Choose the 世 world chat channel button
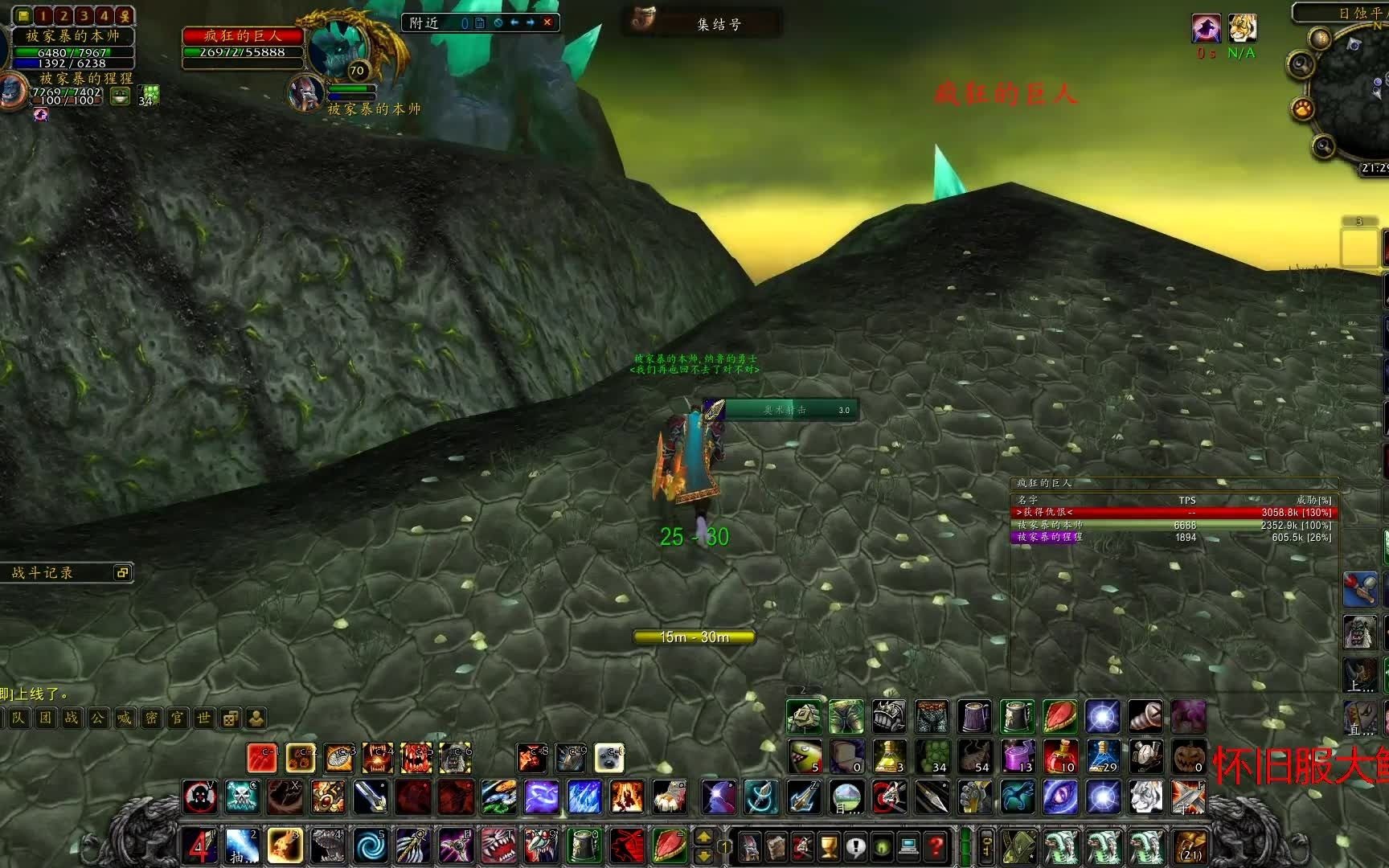This screenshot has height=868, width=1389. click(x=203, y=718)
